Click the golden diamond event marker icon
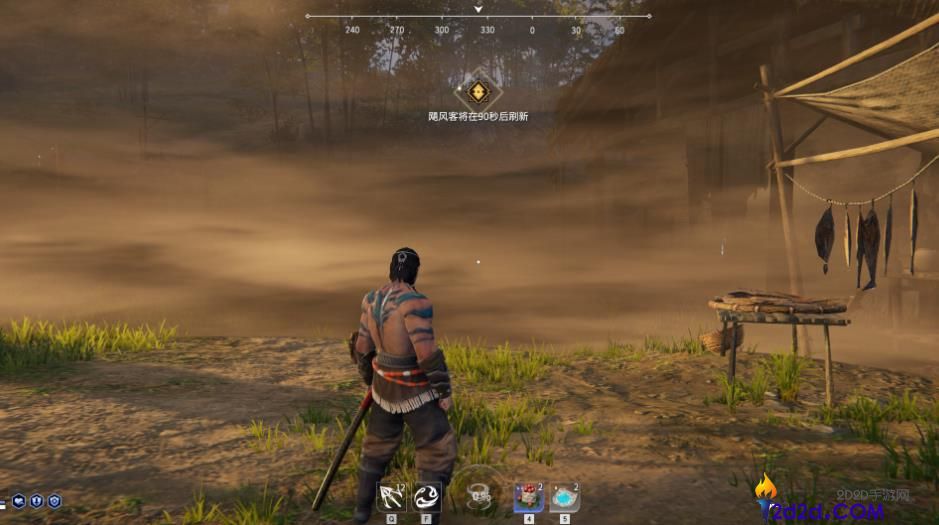 point(478,92)
